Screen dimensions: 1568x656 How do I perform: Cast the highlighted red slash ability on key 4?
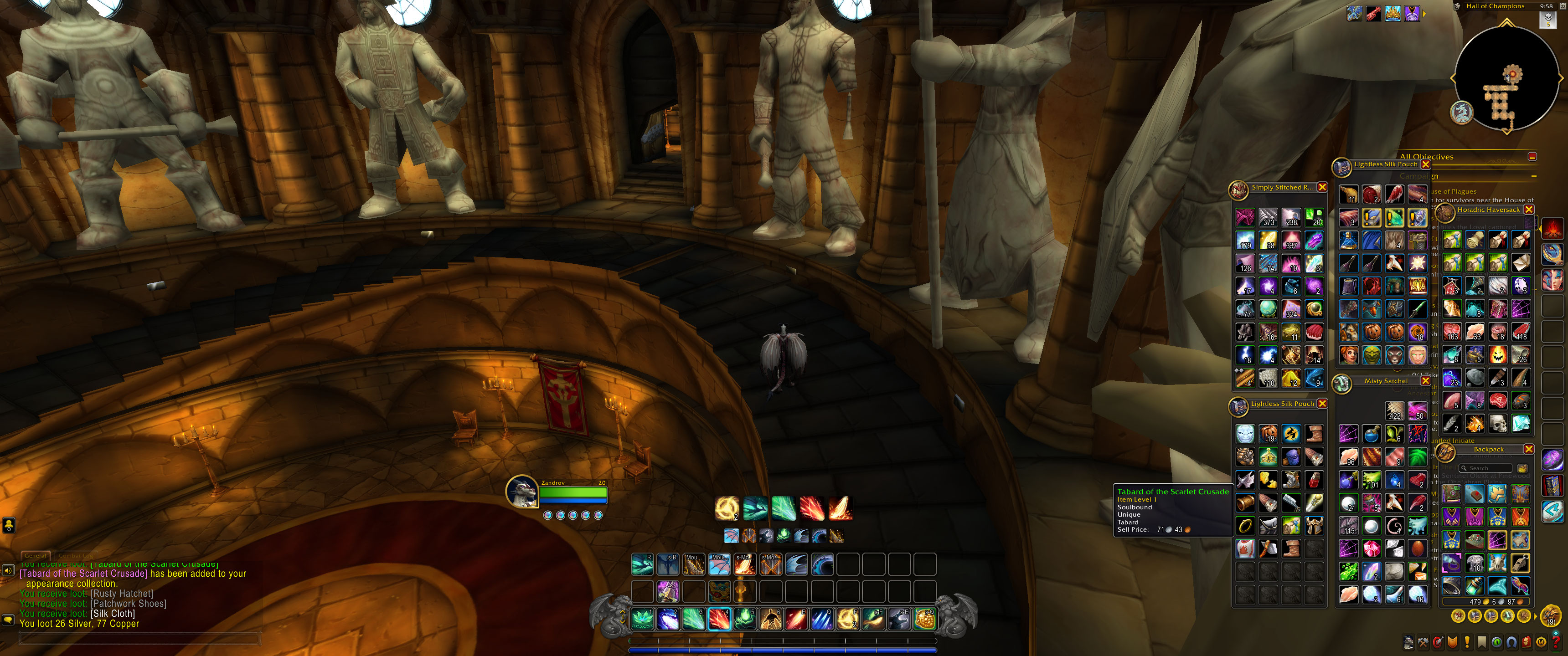(x=719, y=620)
